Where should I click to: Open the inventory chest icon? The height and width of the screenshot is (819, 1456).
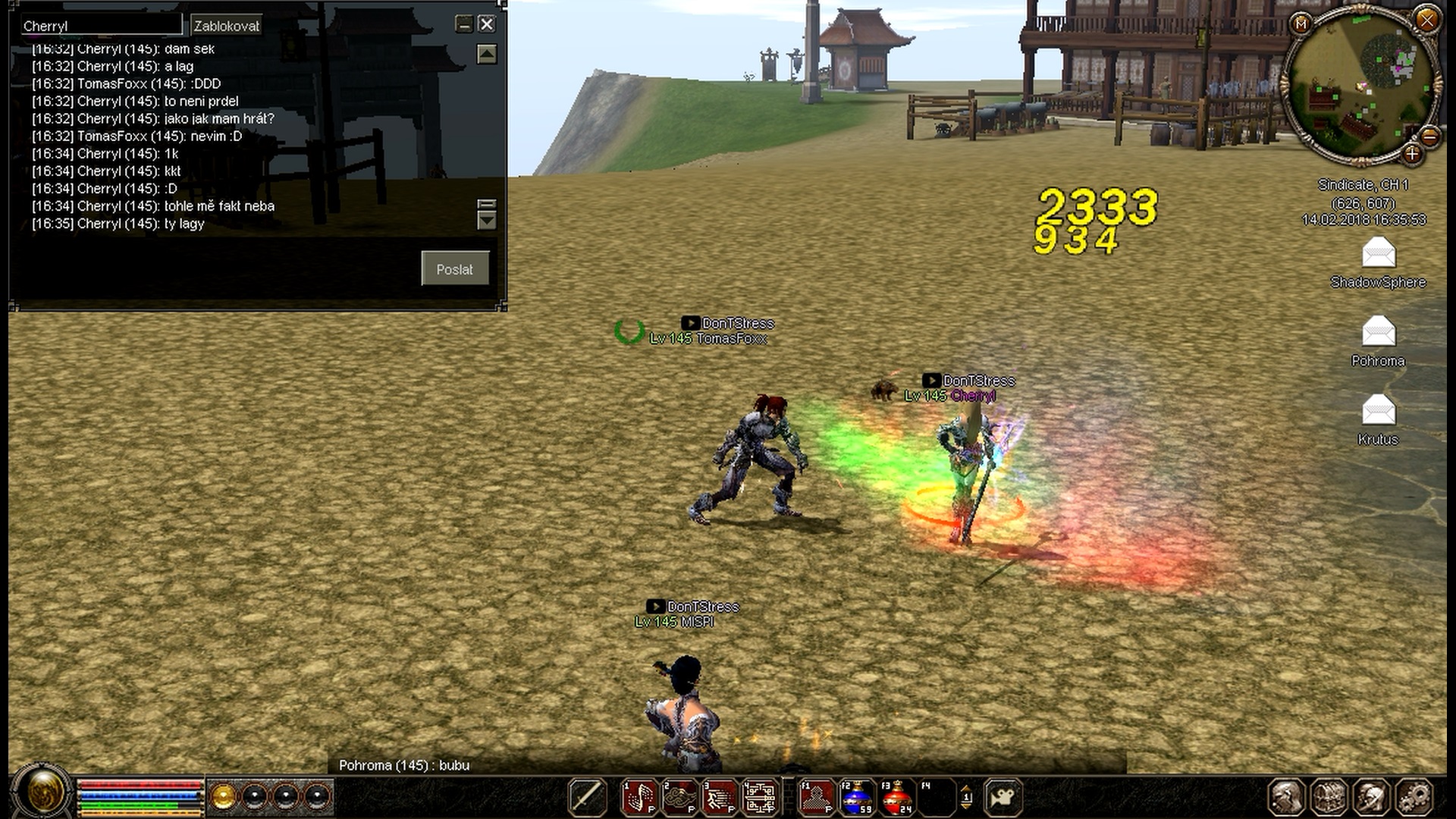(1329, 798)
